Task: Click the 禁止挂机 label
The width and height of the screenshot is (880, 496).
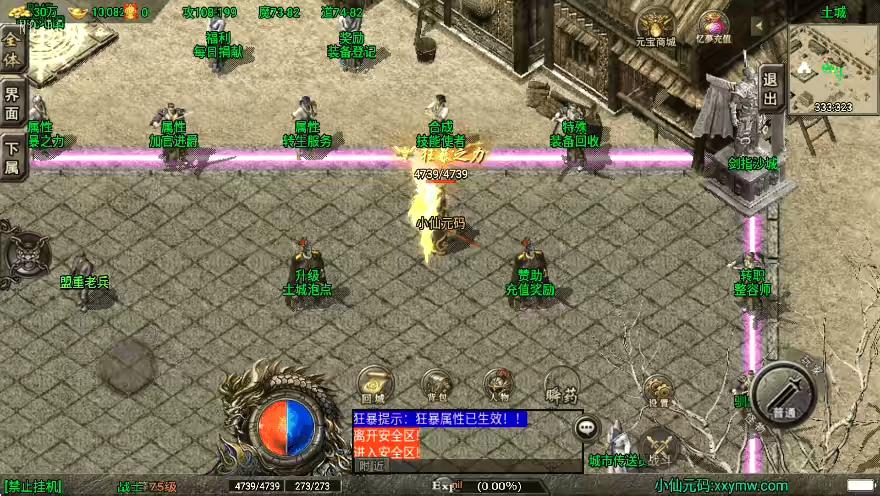Action: tap(34, 487)
